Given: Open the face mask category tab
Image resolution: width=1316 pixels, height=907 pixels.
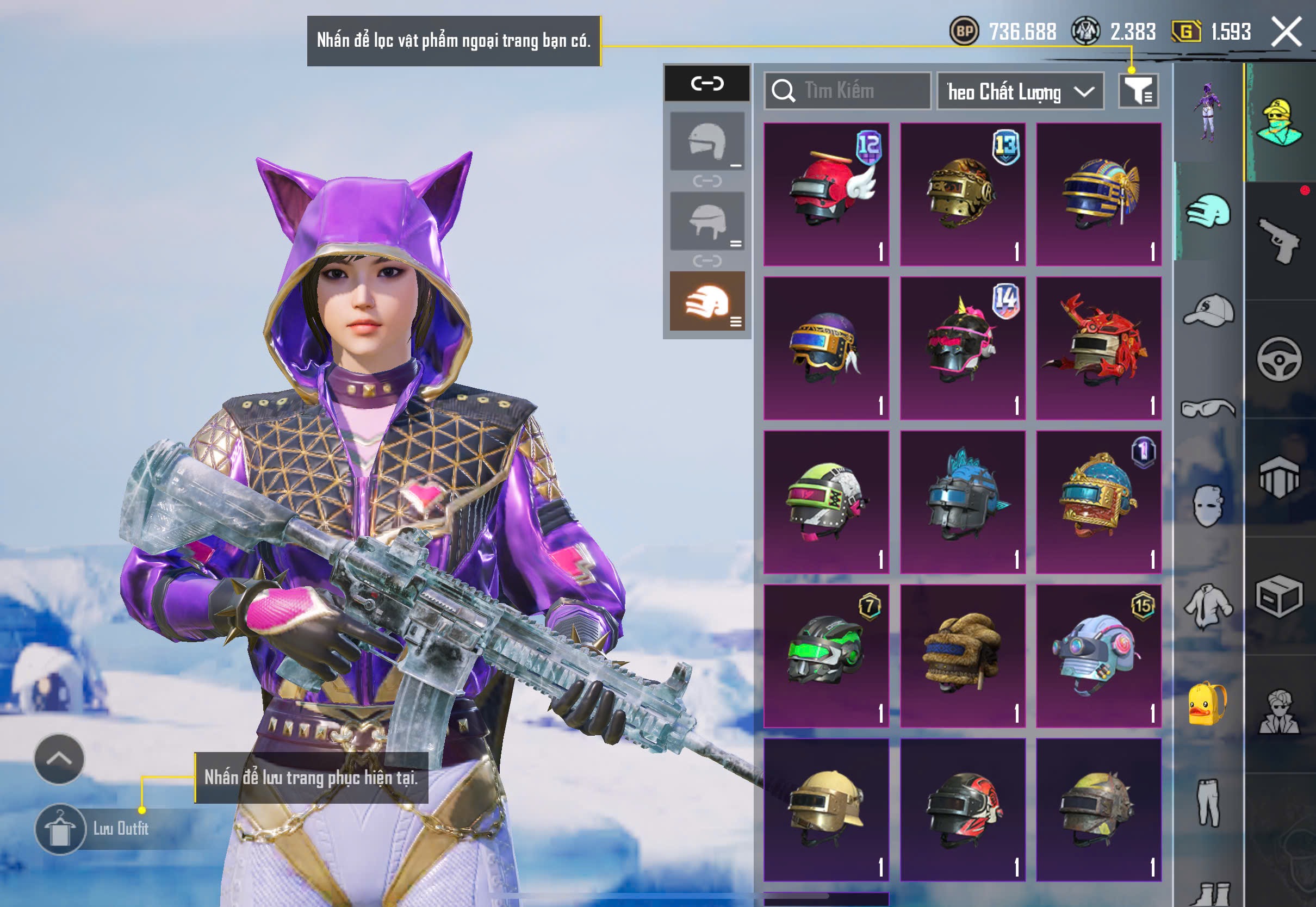Looking at the screenshot, I should pos(1209,506).
